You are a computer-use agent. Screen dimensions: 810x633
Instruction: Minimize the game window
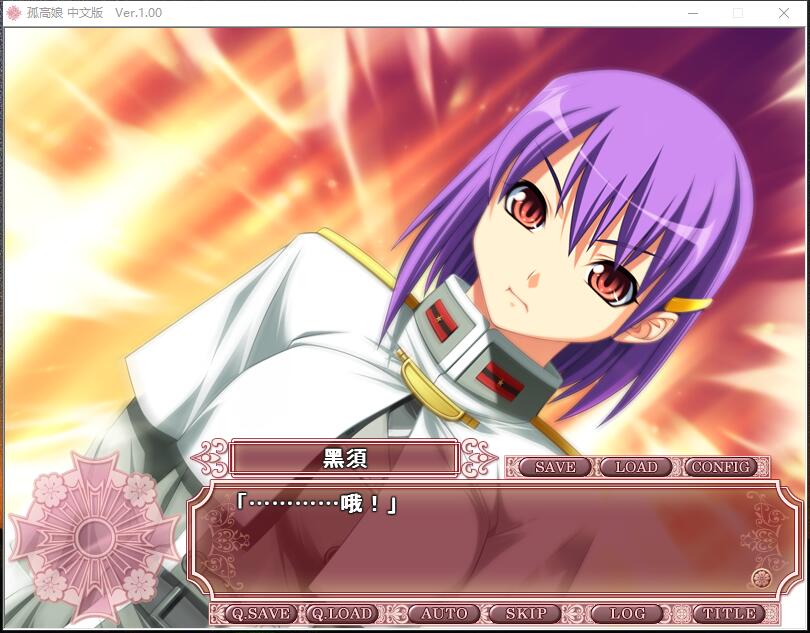point(692,13)
